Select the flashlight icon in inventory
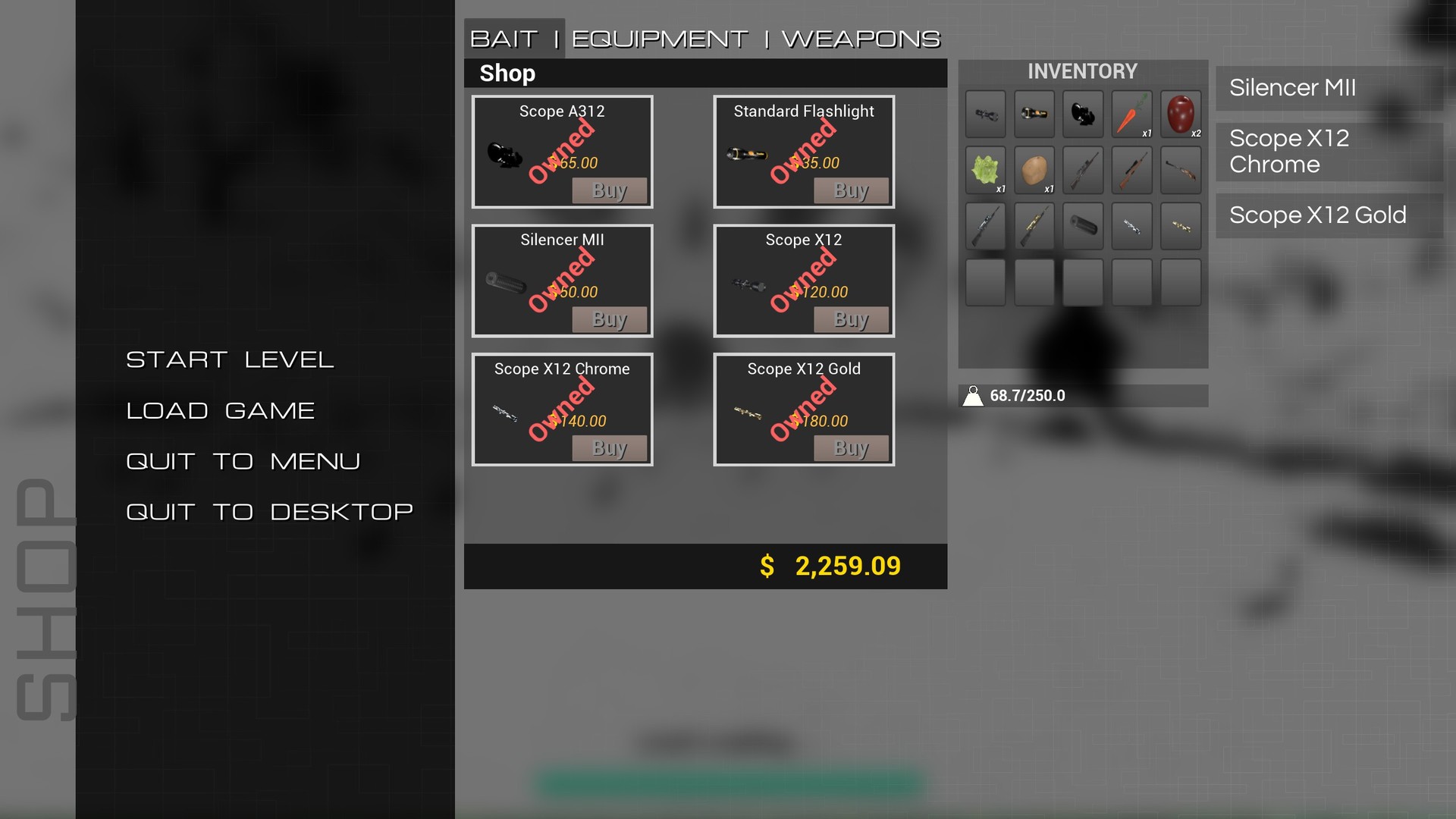The width and height of the screenshot is (1456, 819). tap(1034, 114)
